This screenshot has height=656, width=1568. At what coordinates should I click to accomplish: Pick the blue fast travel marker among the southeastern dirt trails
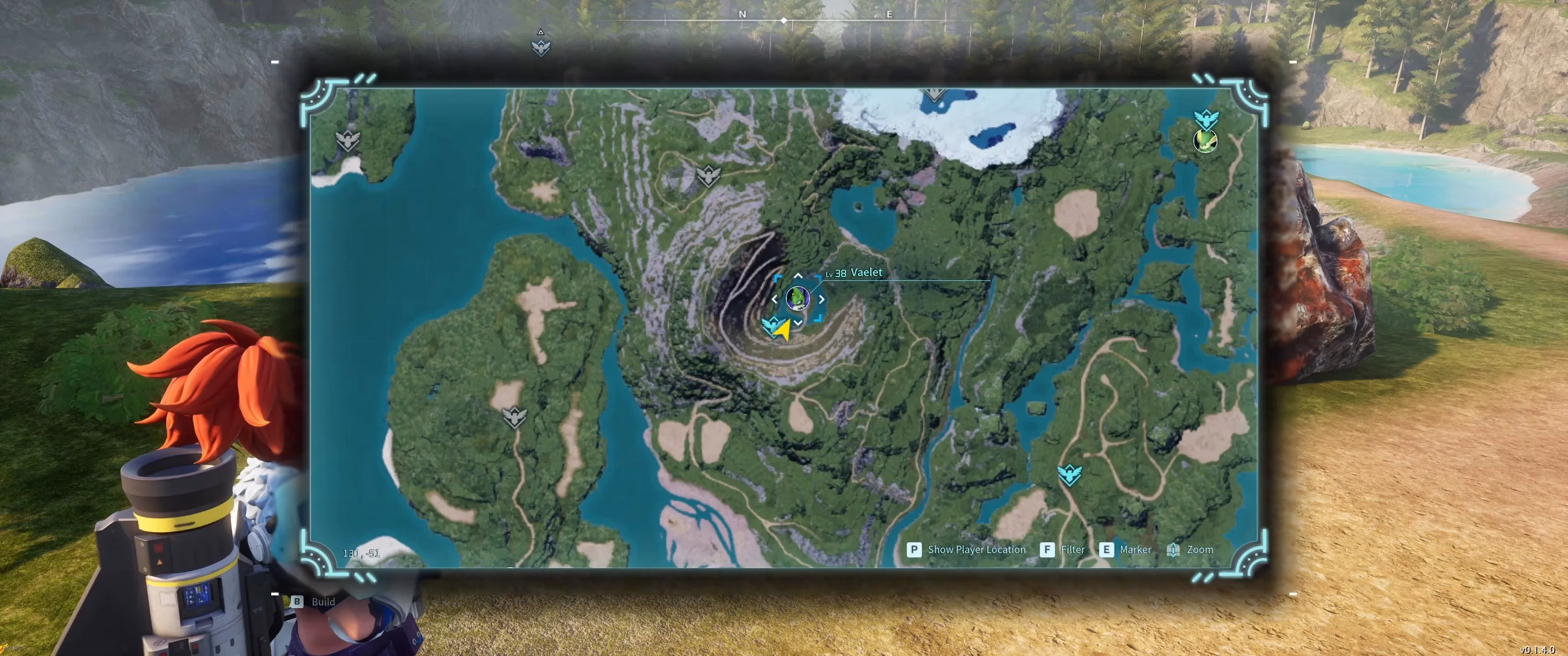click(x=1069, y=475)
